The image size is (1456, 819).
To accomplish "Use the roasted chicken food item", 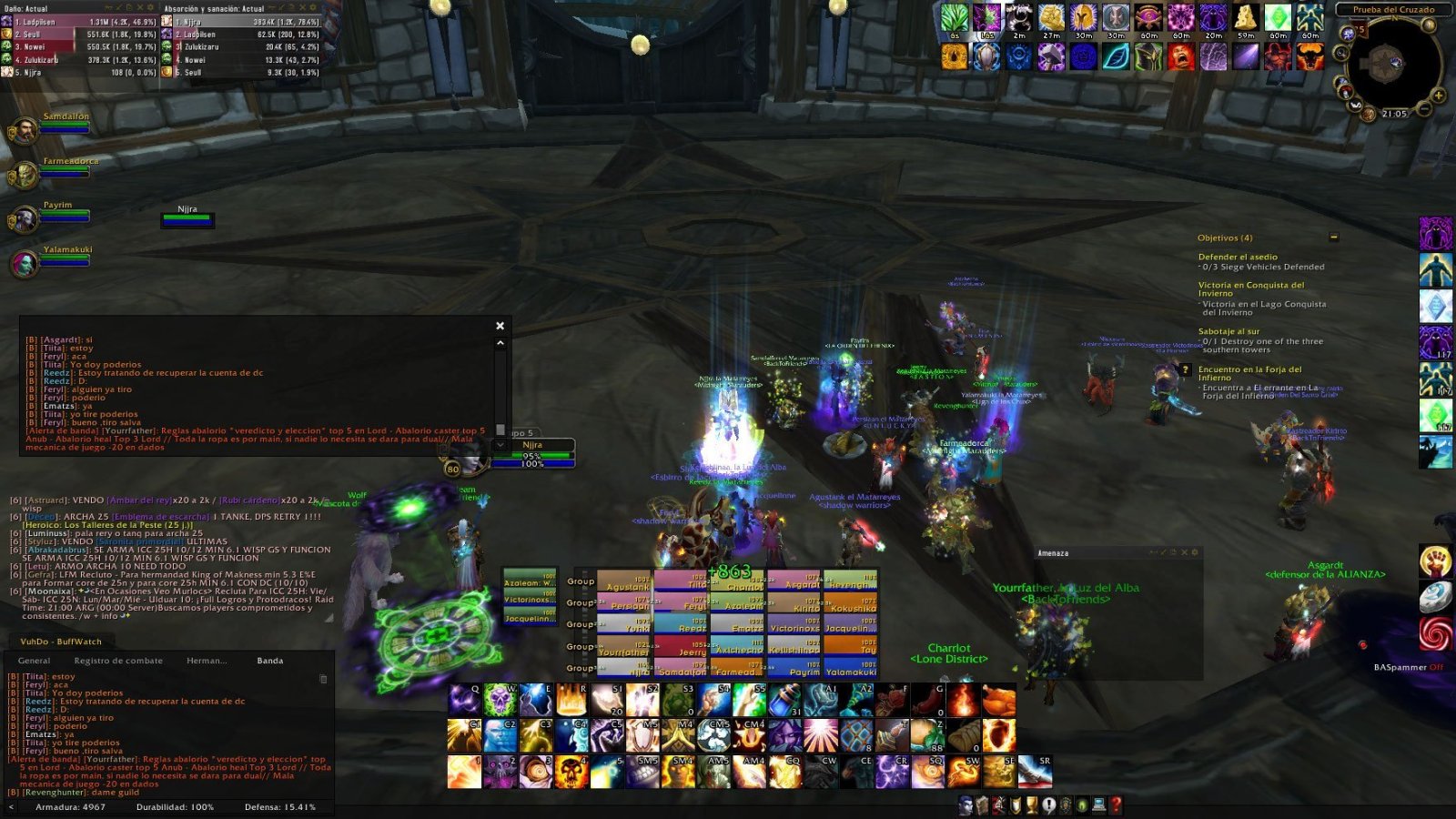I will [998, 700].
